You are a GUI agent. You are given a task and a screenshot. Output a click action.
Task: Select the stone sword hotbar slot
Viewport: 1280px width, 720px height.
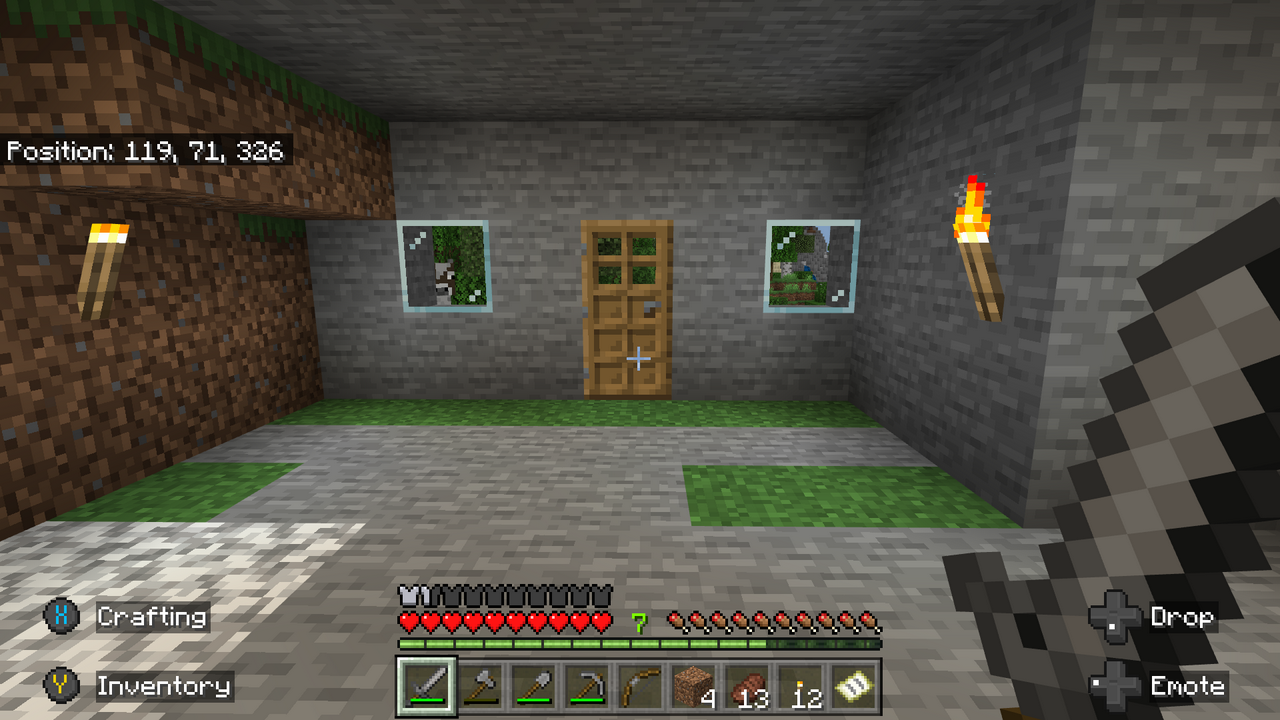pyautogui.click(x=427, y=686)
